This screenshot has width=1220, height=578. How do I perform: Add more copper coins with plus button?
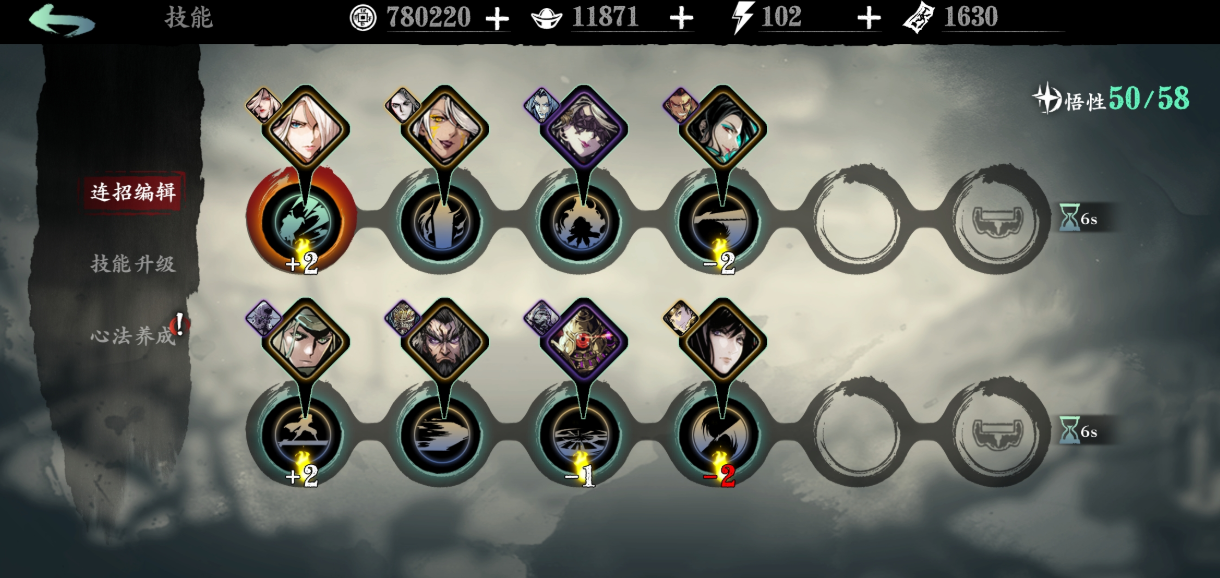pos(497,18)
